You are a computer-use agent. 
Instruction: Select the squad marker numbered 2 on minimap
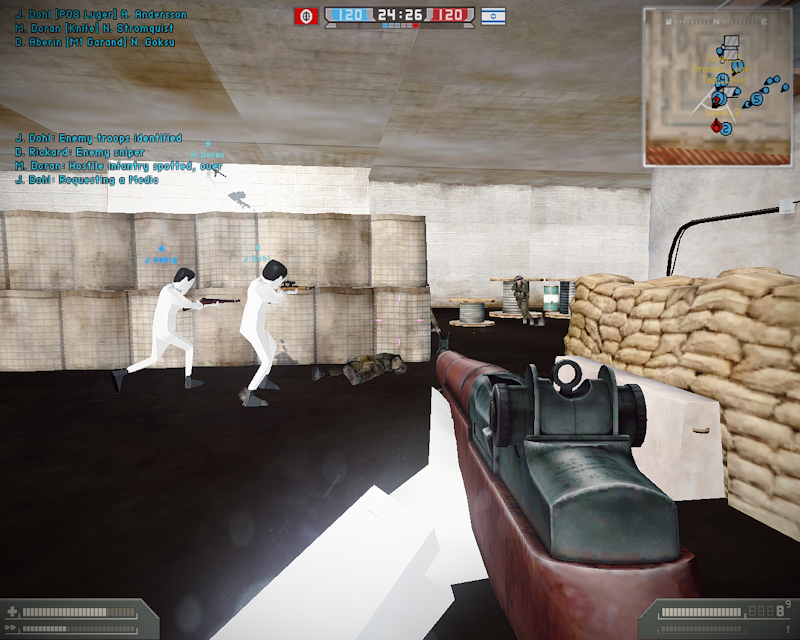click(727, 129)
